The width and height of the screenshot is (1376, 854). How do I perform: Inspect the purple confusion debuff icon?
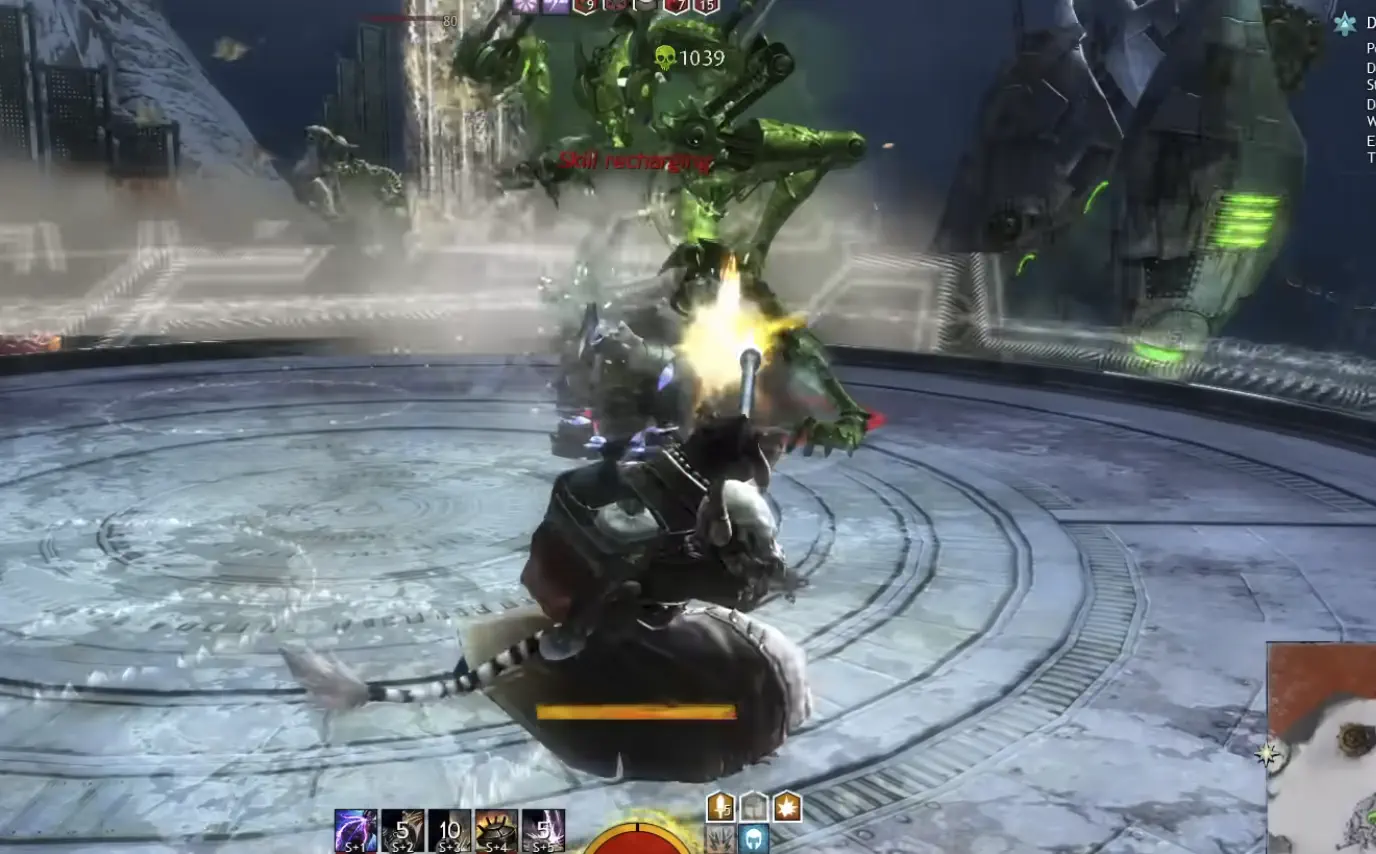click(x=557, y=8)
